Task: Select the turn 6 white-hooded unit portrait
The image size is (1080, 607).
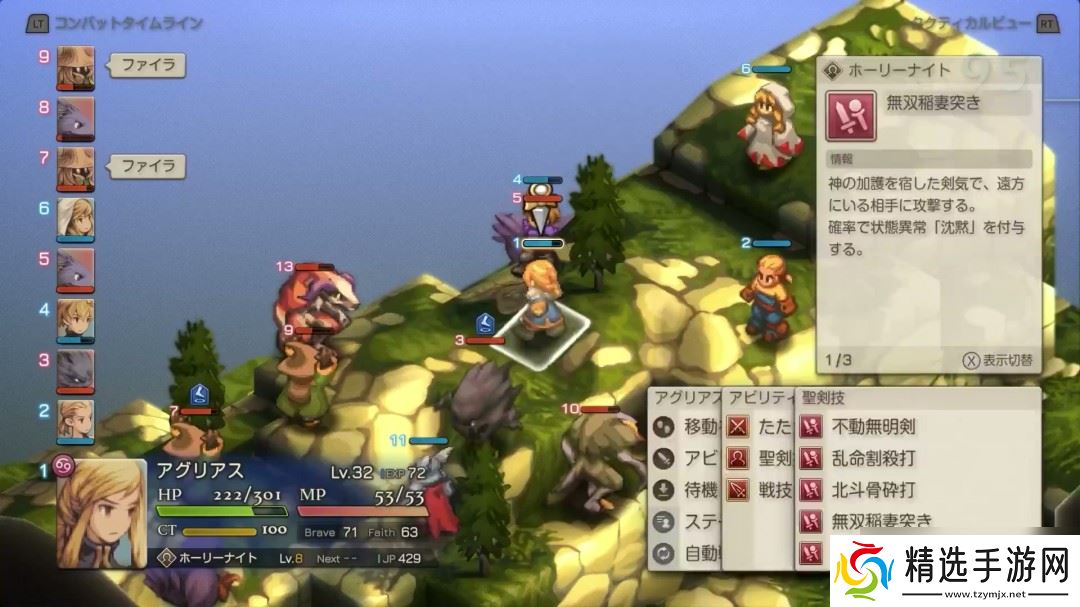Action: [x=76, y=217]
